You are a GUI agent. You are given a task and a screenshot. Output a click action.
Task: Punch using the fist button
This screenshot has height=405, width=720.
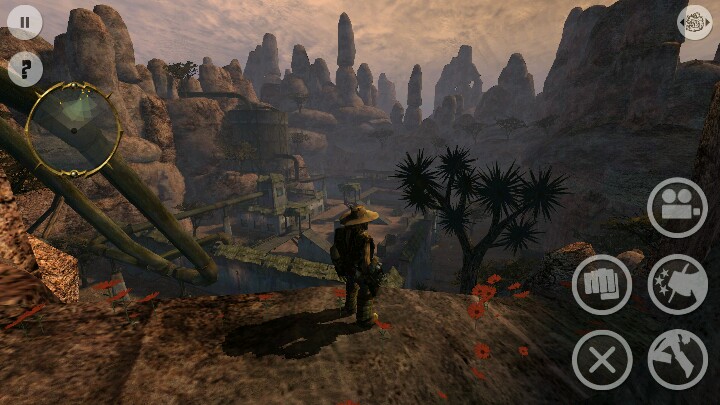(x=602, y=285)
